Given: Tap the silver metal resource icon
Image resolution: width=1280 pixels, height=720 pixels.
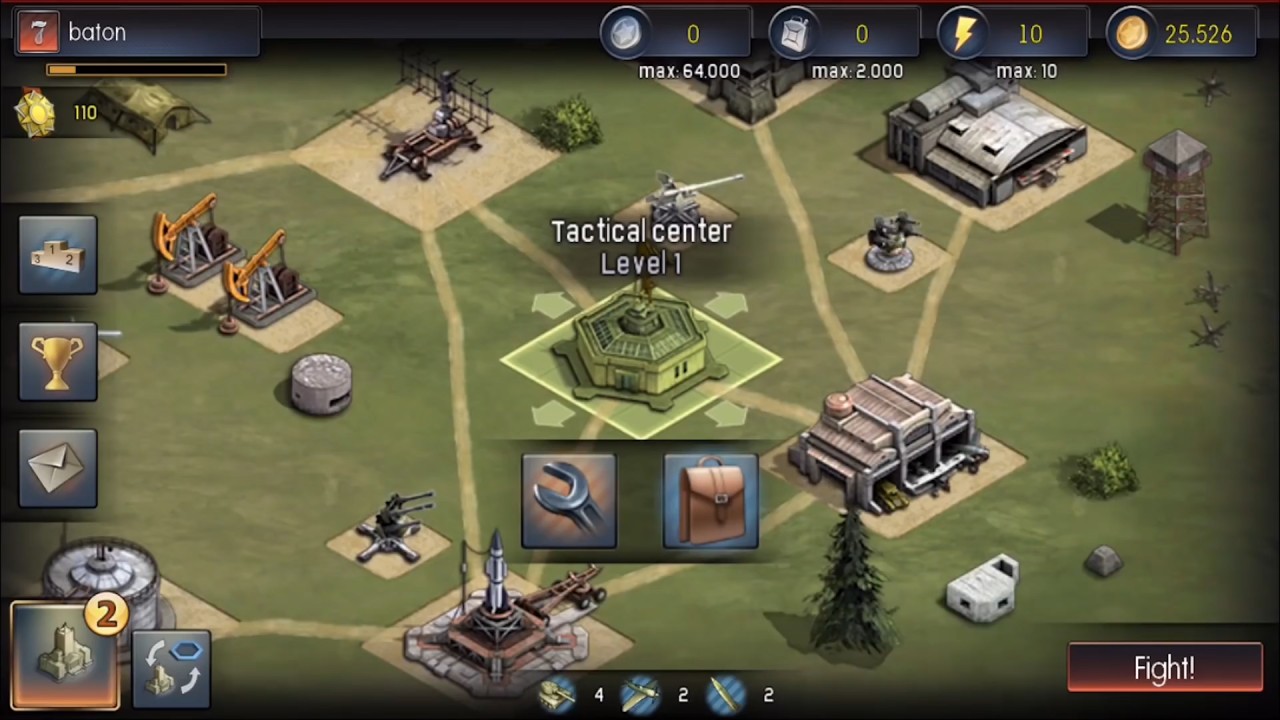Looking at the screenshot, I should pos(625,34).
